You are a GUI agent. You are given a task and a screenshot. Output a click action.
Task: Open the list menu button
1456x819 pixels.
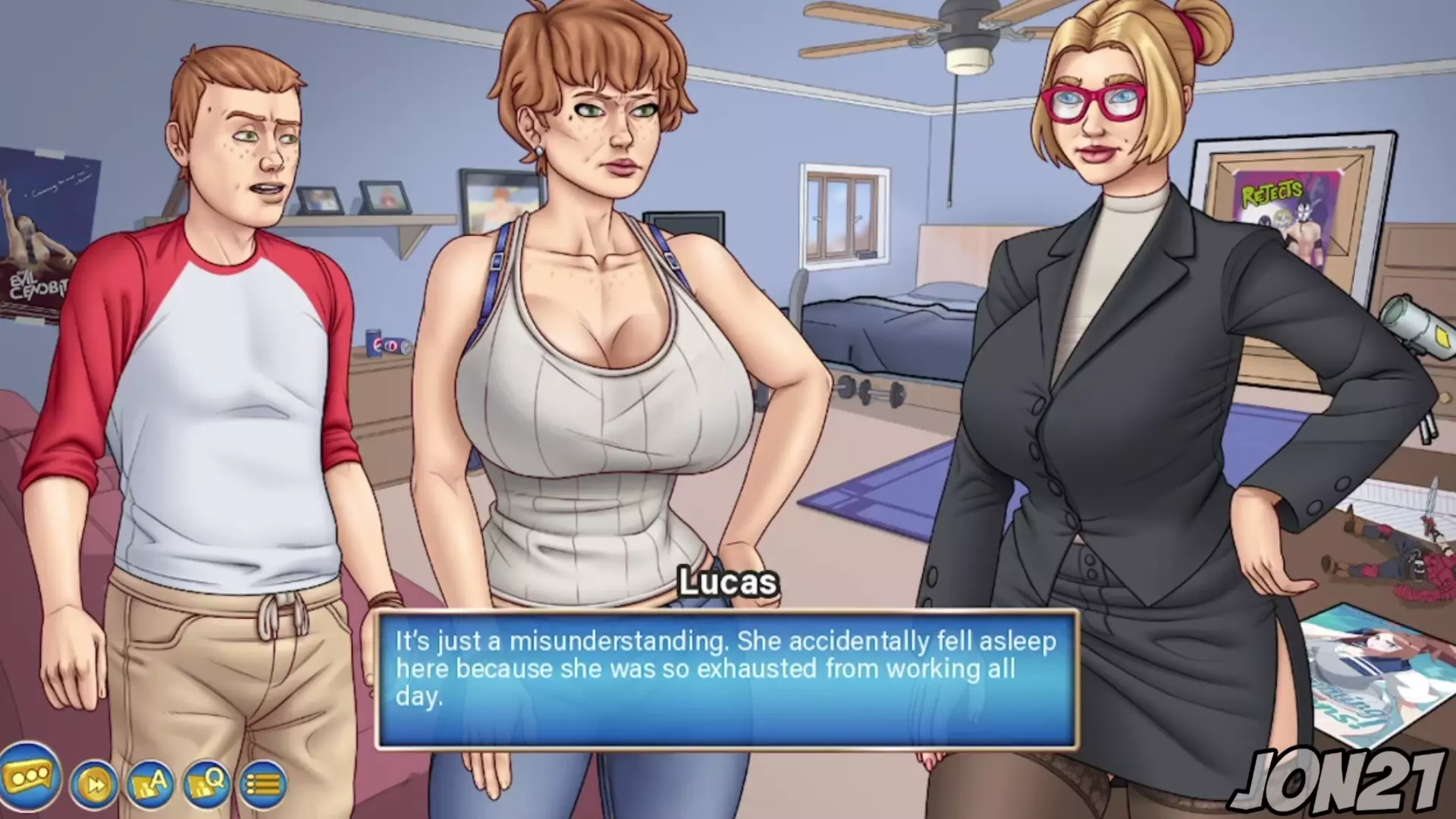click(263, 784)
